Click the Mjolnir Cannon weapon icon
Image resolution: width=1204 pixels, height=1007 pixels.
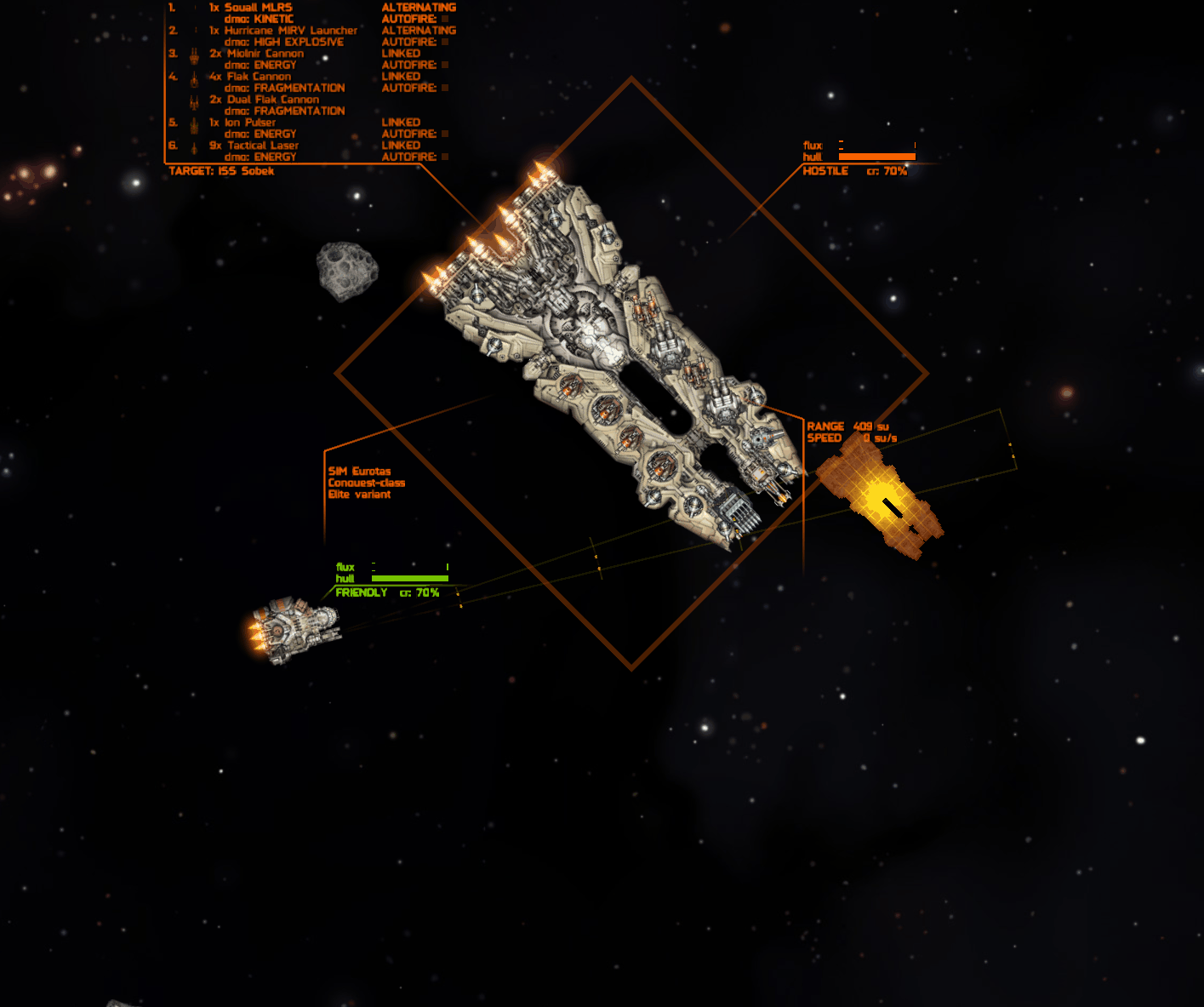(x=193, y=58)
